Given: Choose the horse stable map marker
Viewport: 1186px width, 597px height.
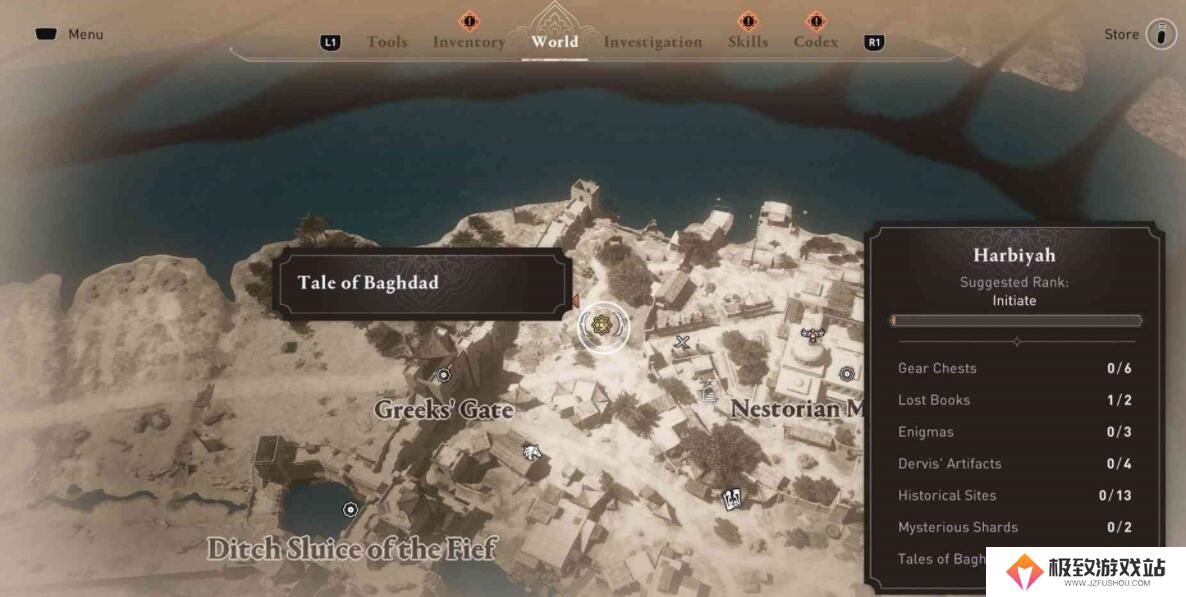Looking at the screenshot, I should [533, 450].
